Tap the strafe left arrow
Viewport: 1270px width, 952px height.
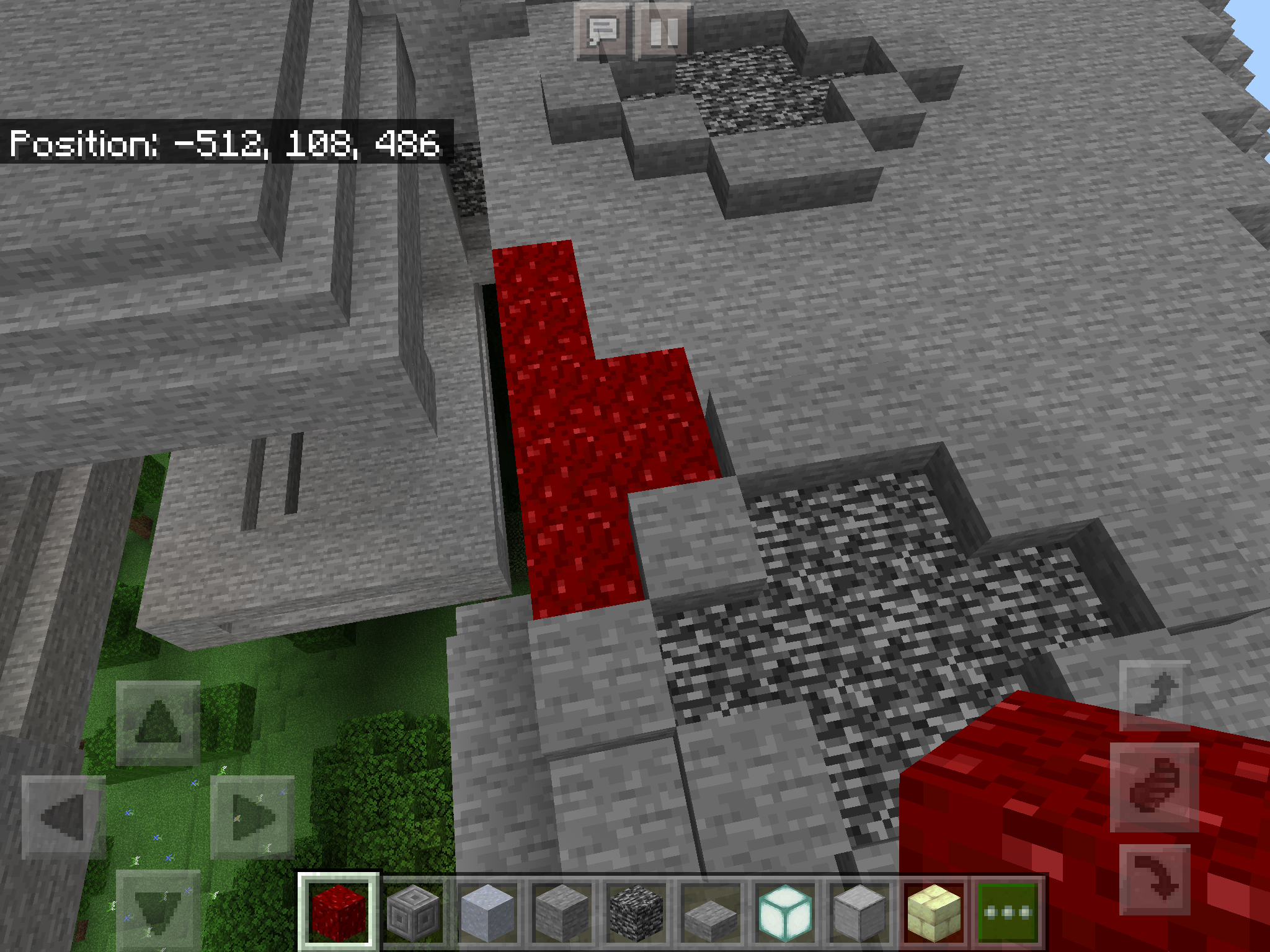click(64, 817)
